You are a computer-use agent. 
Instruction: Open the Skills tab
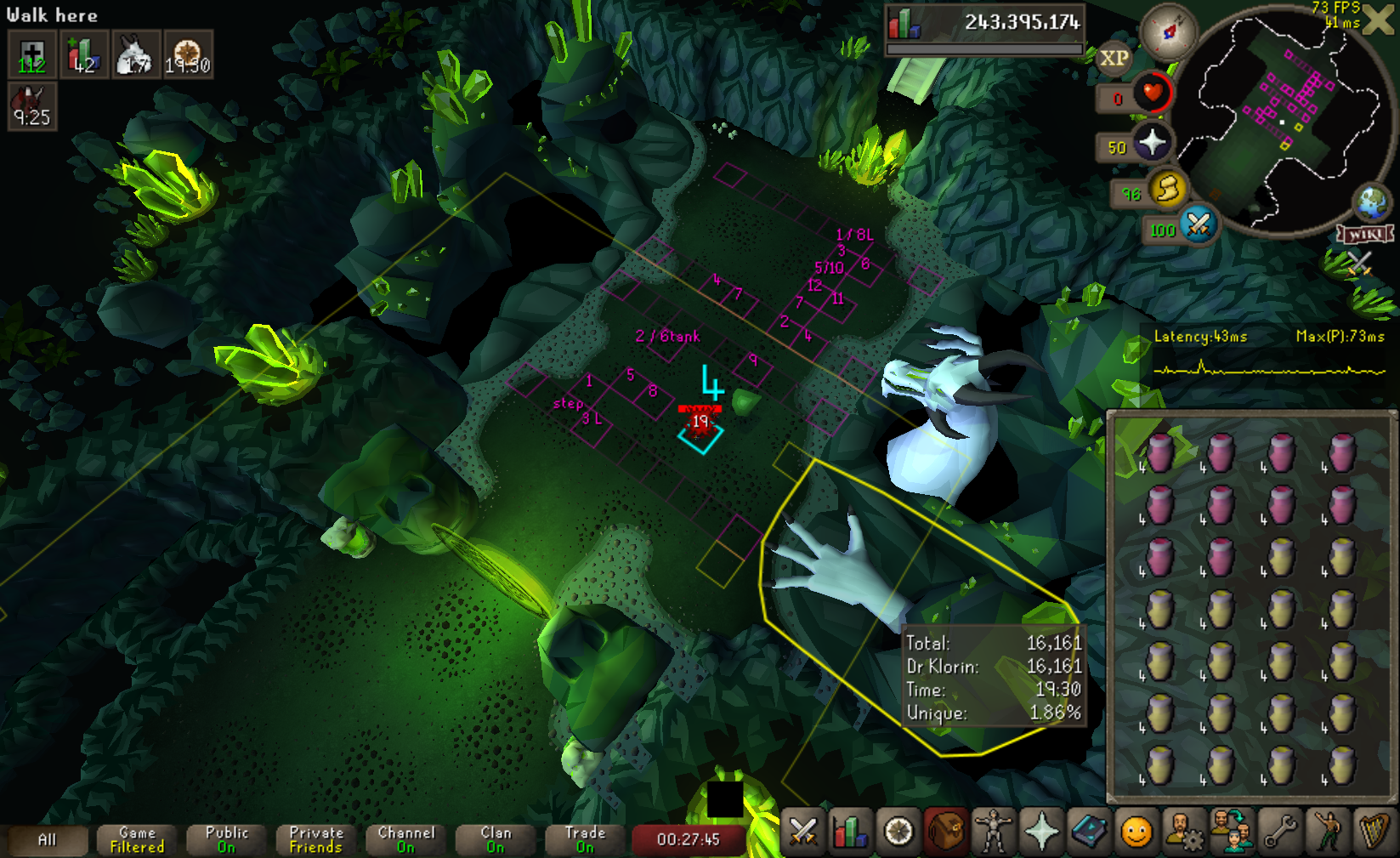click(850, 831)
